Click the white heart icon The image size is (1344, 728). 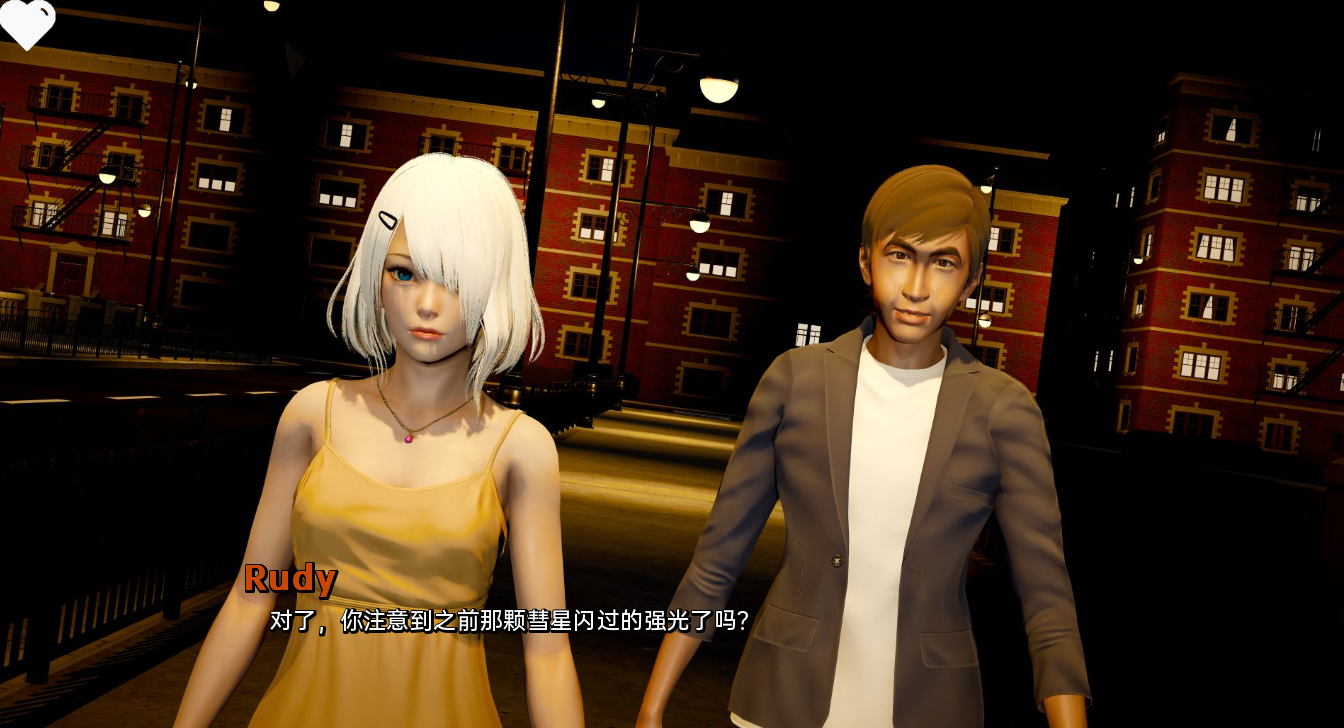26,21
